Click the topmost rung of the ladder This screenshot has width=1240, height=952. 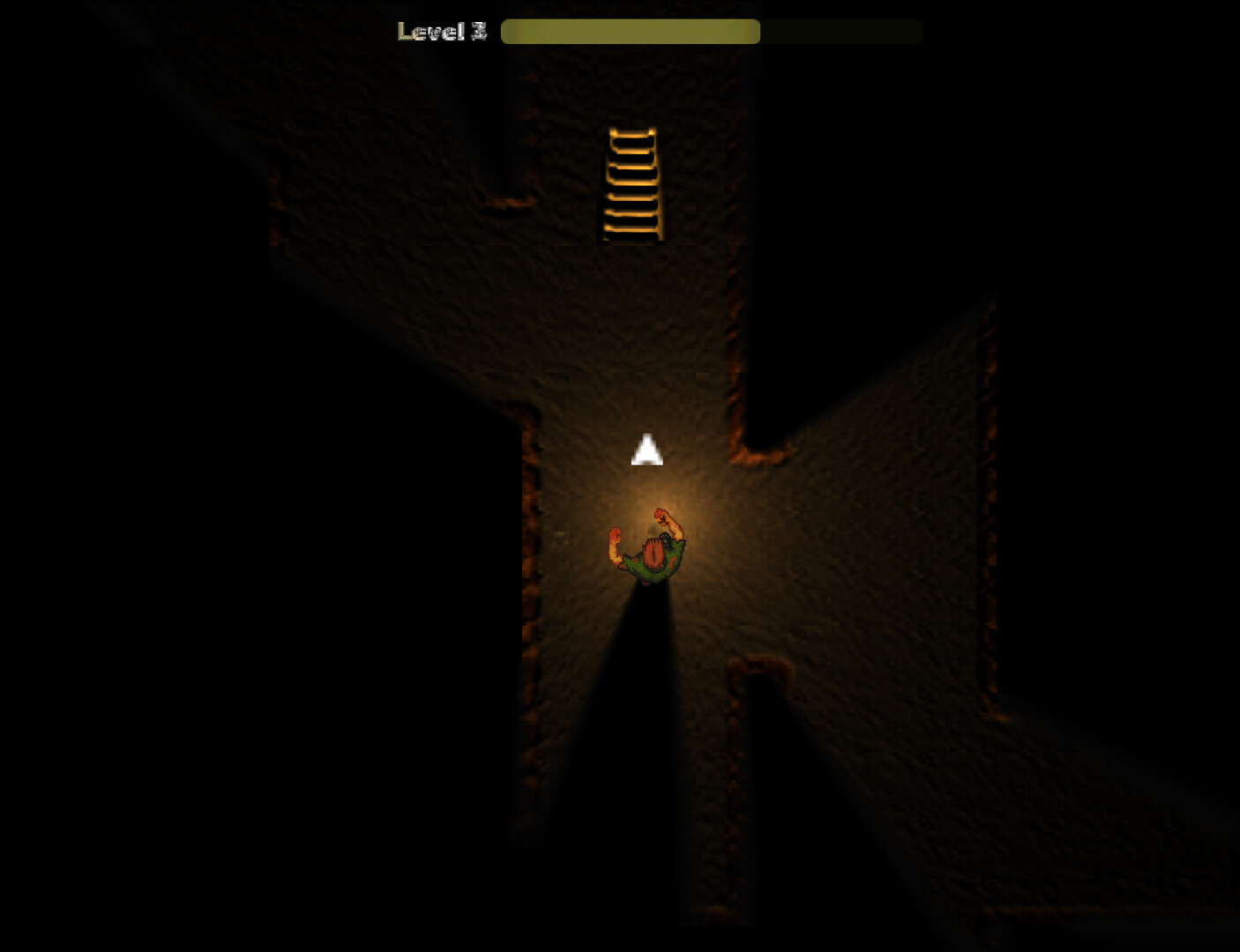pos(630,134)
